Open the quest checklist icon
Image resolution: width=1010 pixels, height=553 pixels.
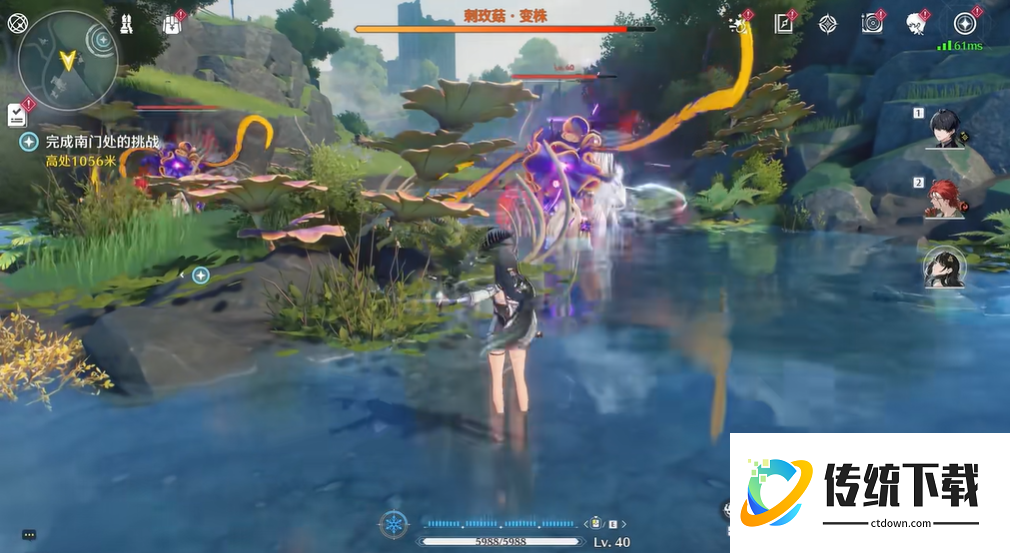coord(16,114)
